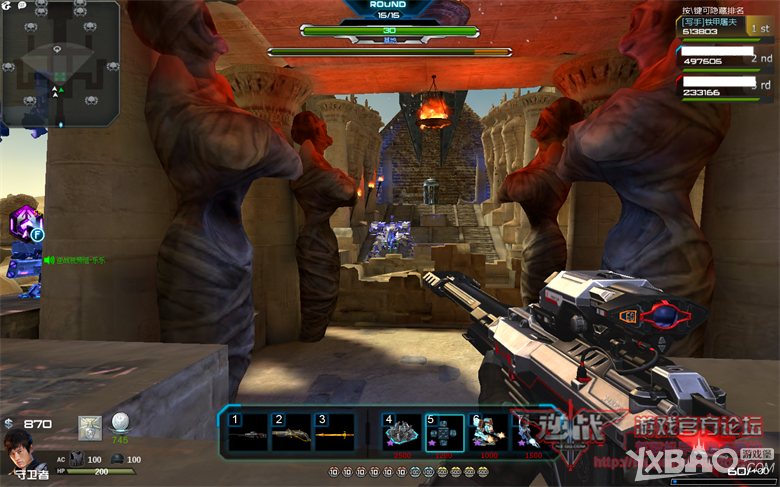Select the highlighted slot 5 trap costing 1200
The height and width of the screenshot is (487, 780).
click(x=444, y=435)
